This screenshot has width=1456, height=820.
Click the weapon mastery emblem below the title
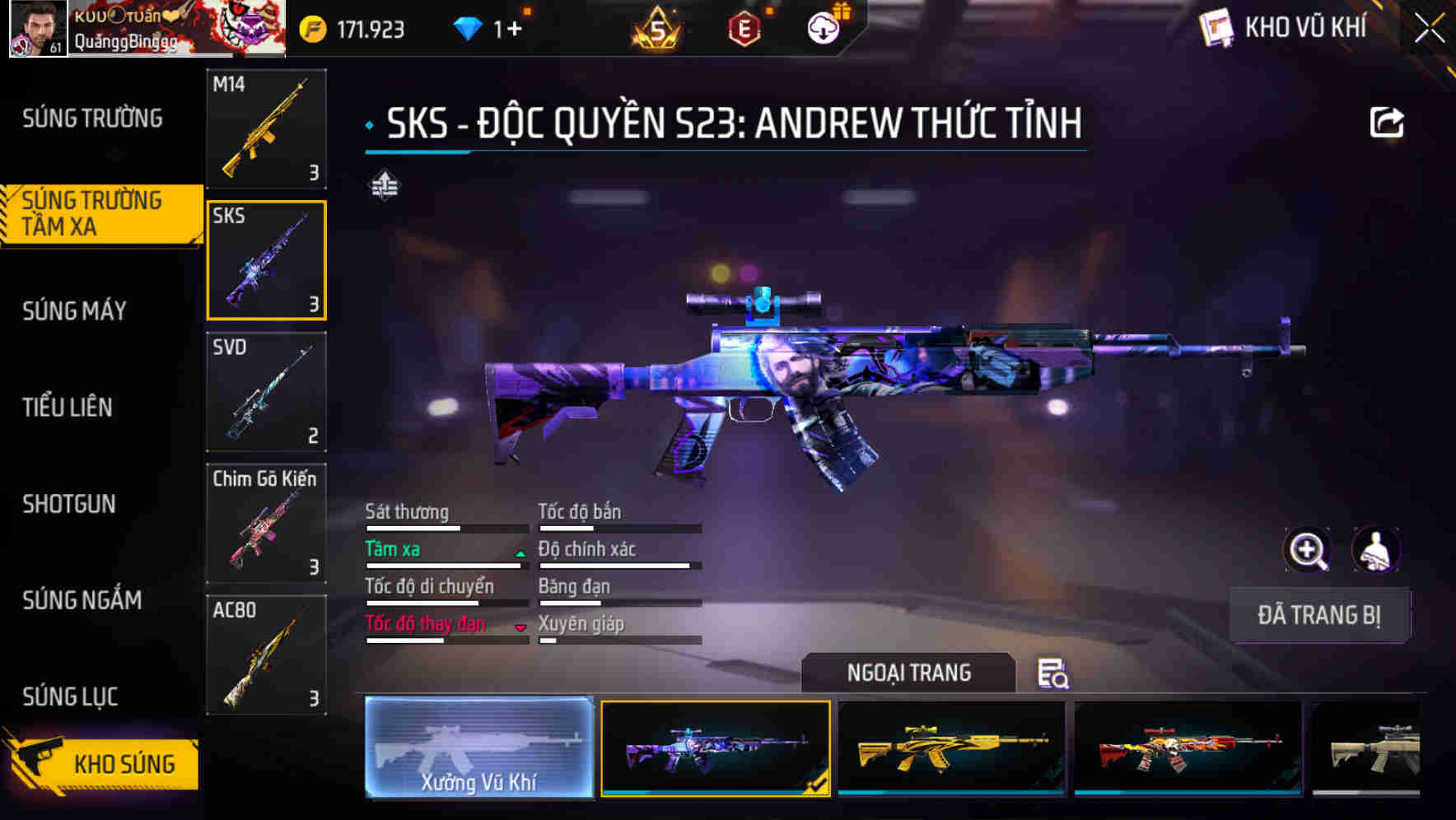tap(386, 185)
